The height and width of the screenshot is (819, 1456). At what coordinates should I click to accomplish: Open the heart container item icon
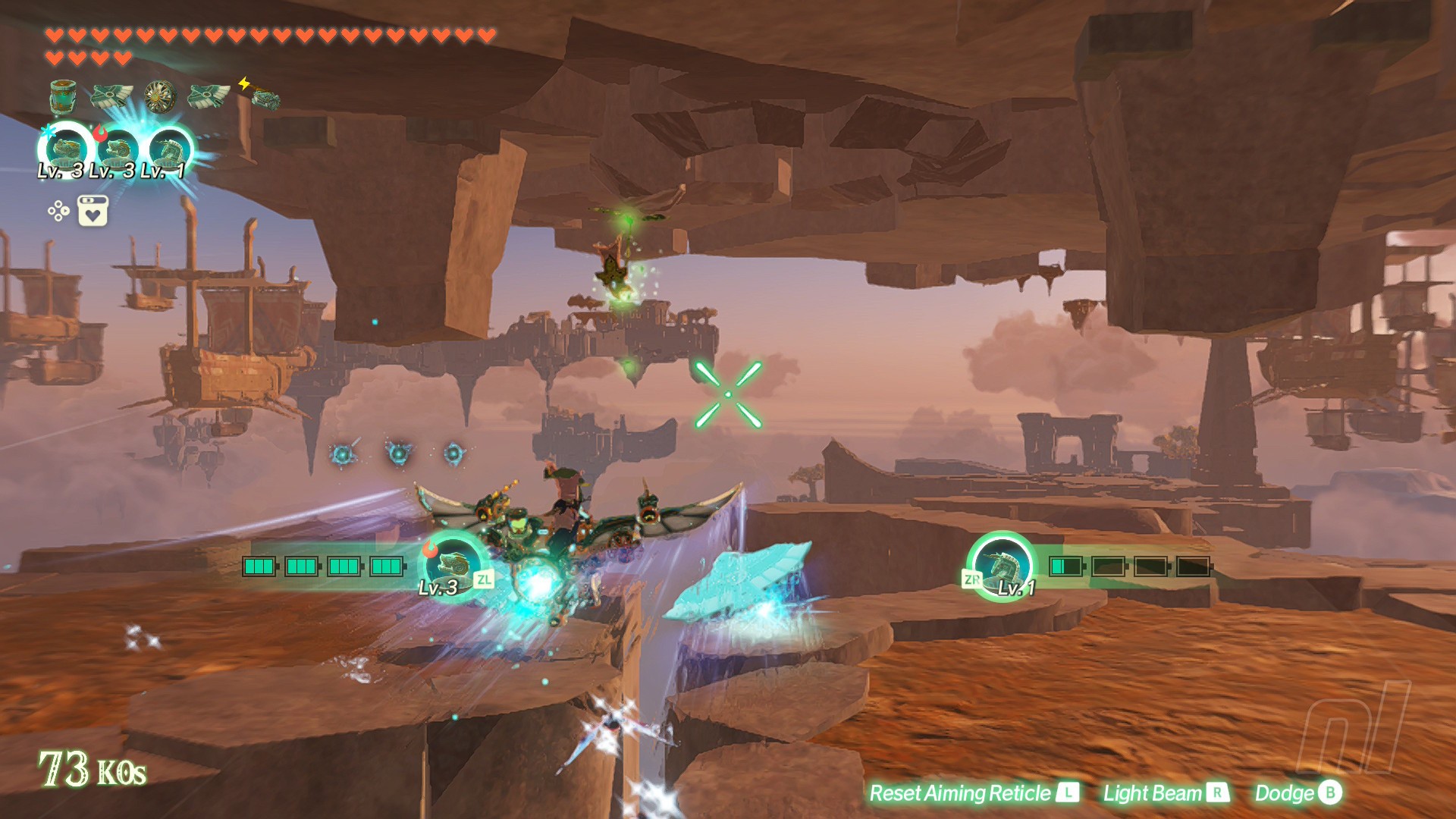93,211
